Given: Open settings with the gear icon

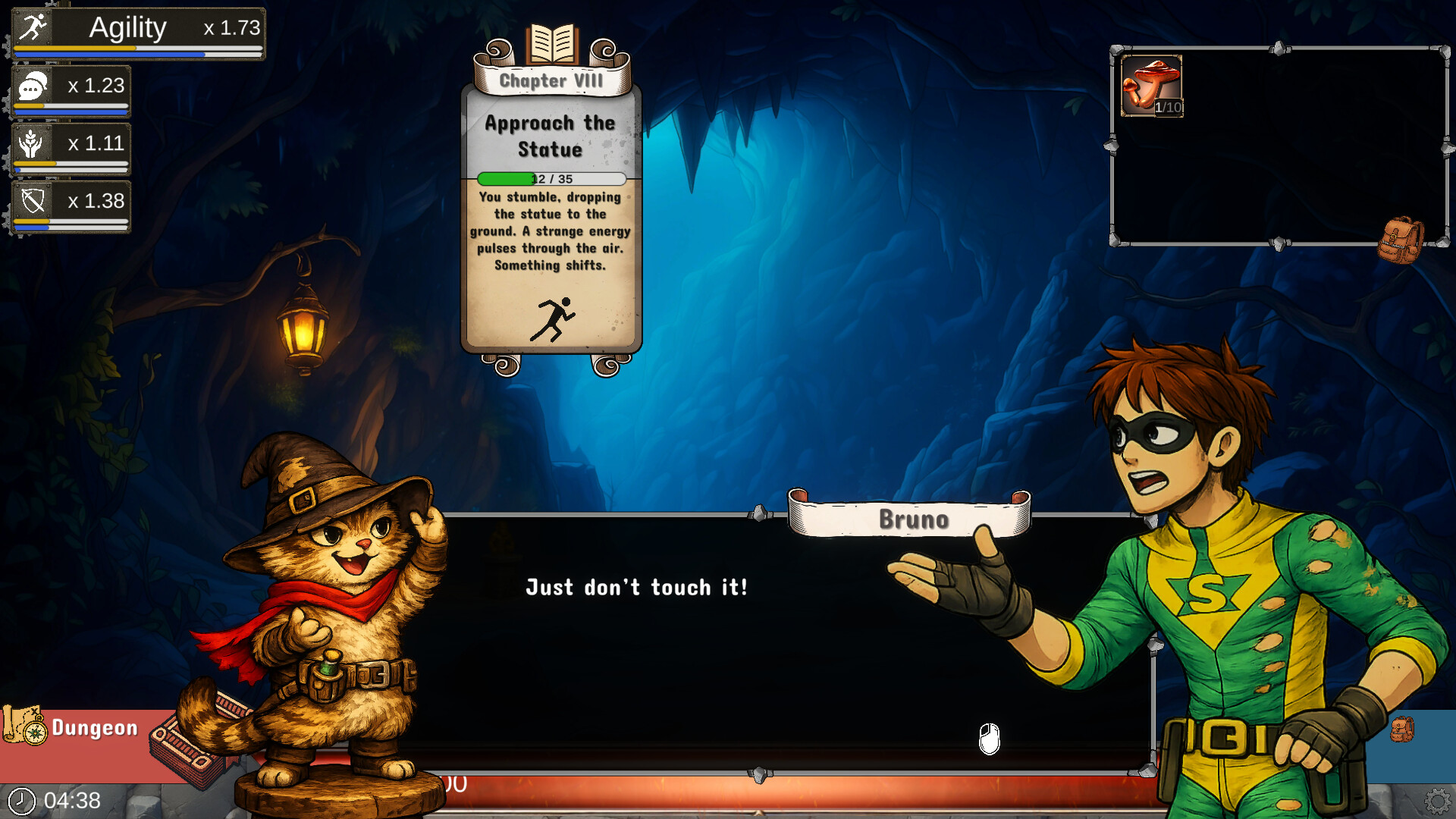Looking at the screenshot, I should click(x=1437, y=801).
